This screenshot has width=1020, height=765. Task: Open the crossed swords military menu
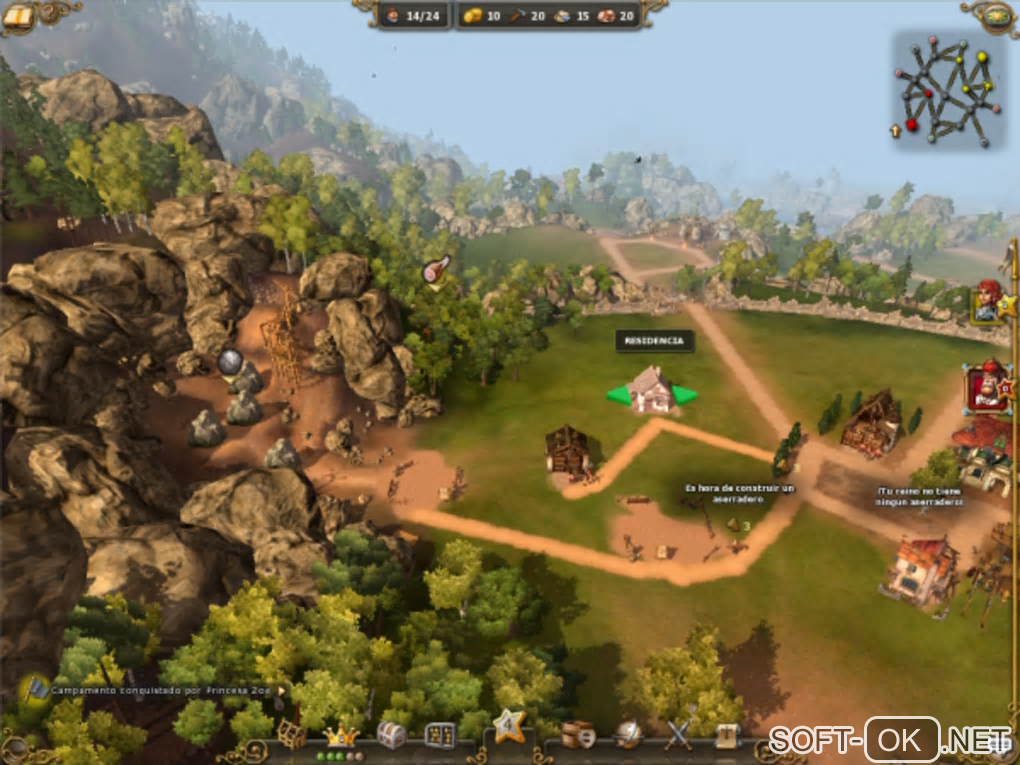[679, 735]
